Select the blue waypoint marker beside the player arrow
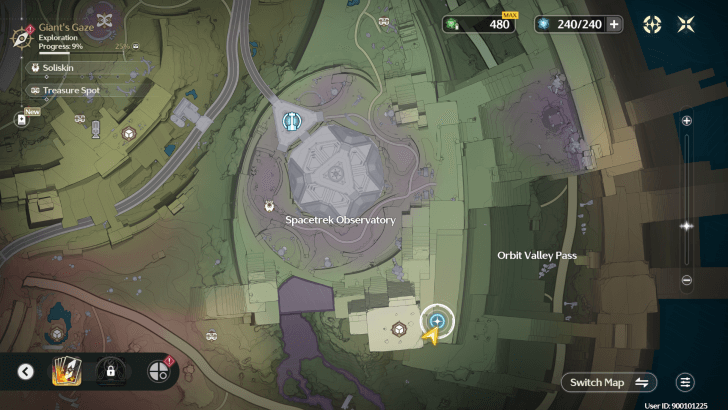The image size is (728, 410). (437, 320)
